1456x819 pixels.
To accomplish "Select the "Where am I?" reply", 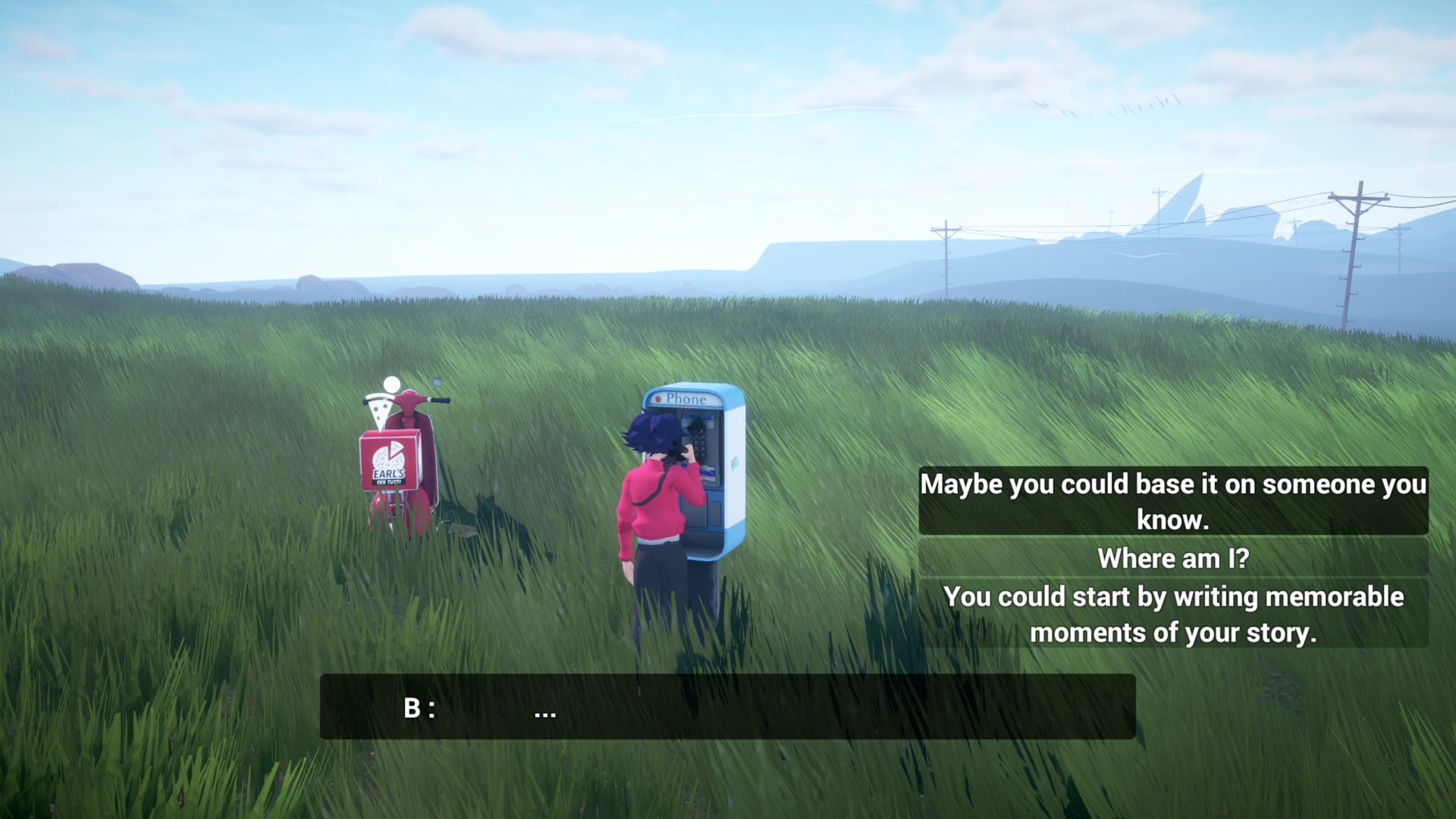I will [1172, 558].
